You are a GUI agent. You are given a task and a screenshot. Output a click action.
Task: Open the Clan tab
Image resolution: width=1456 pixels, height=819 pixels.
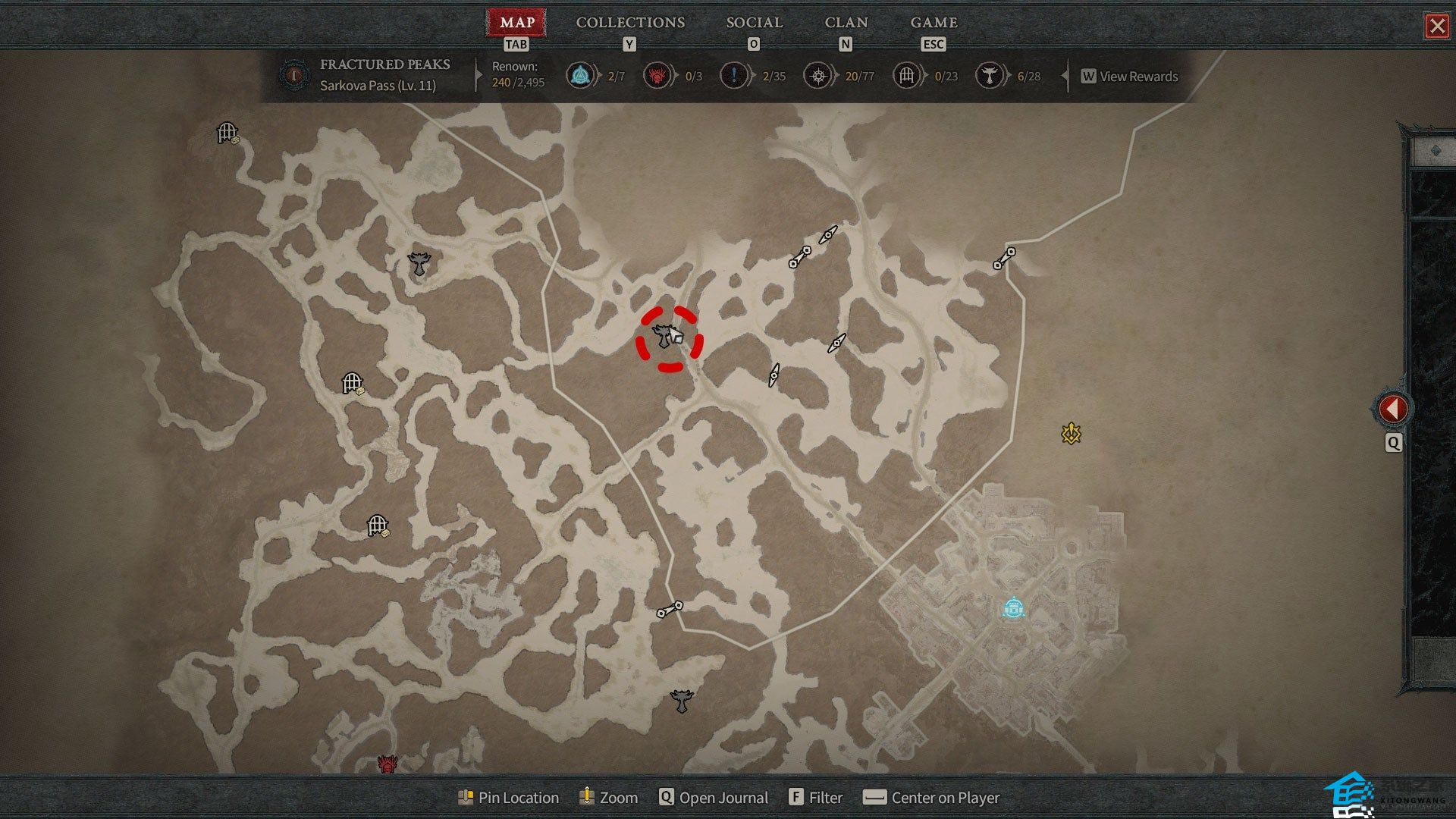[846, 23]
